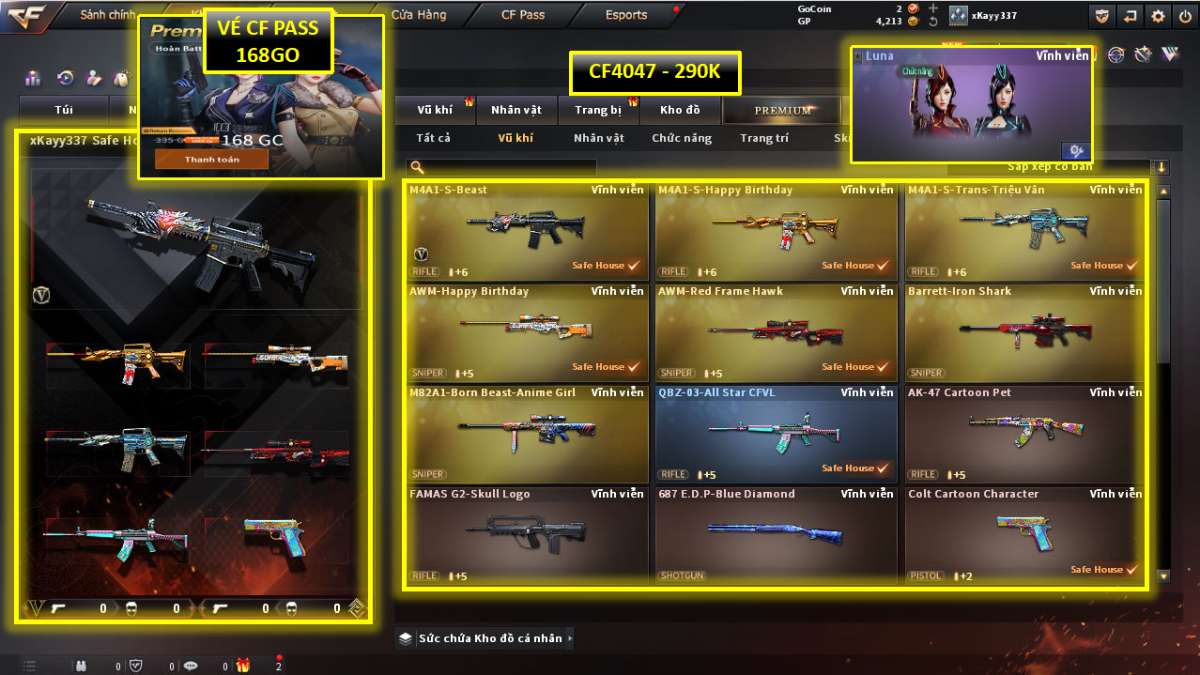Select the Colt Cartoon Character pistol
Image resolution: width=1200 pixels, height=675 pixels.
(x=1025, y=534)
